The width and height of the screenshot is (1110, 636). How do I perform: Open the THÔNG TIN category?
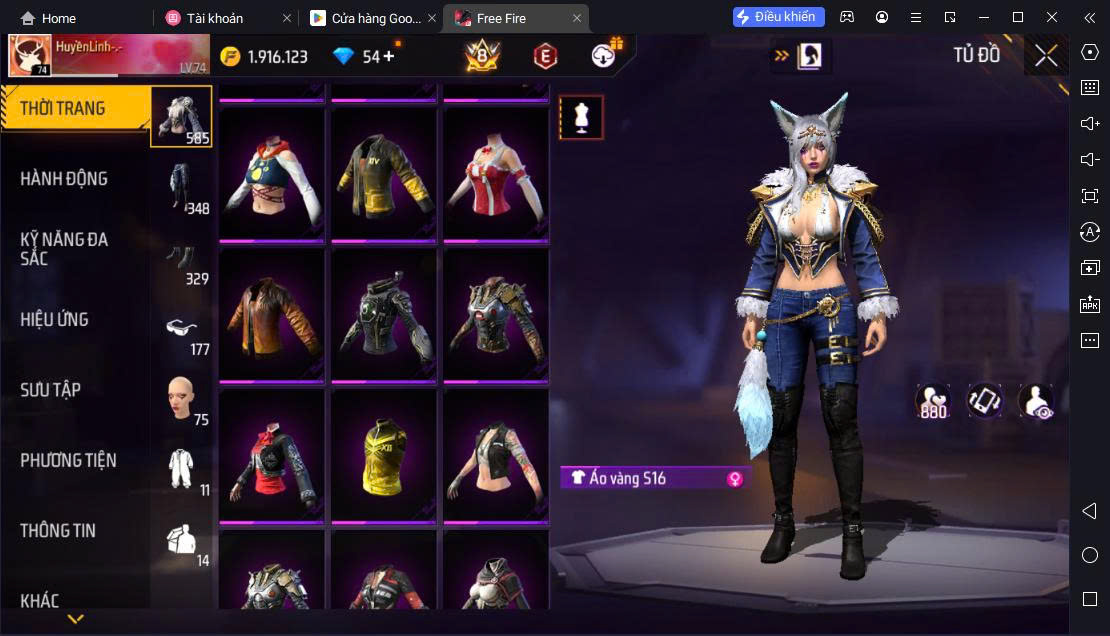[x=58, y=531]
